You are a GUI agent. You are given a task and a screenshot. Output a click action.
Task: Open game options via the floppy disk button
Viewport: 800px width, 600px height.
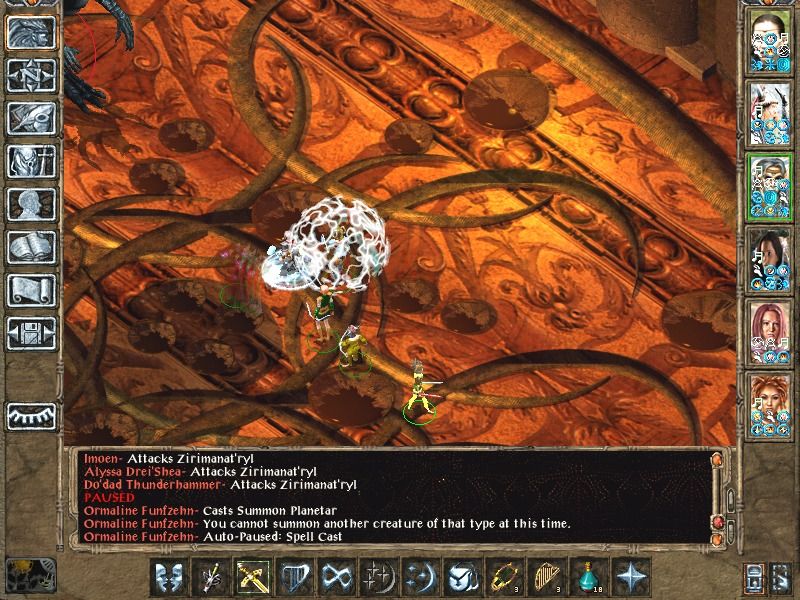31,333
